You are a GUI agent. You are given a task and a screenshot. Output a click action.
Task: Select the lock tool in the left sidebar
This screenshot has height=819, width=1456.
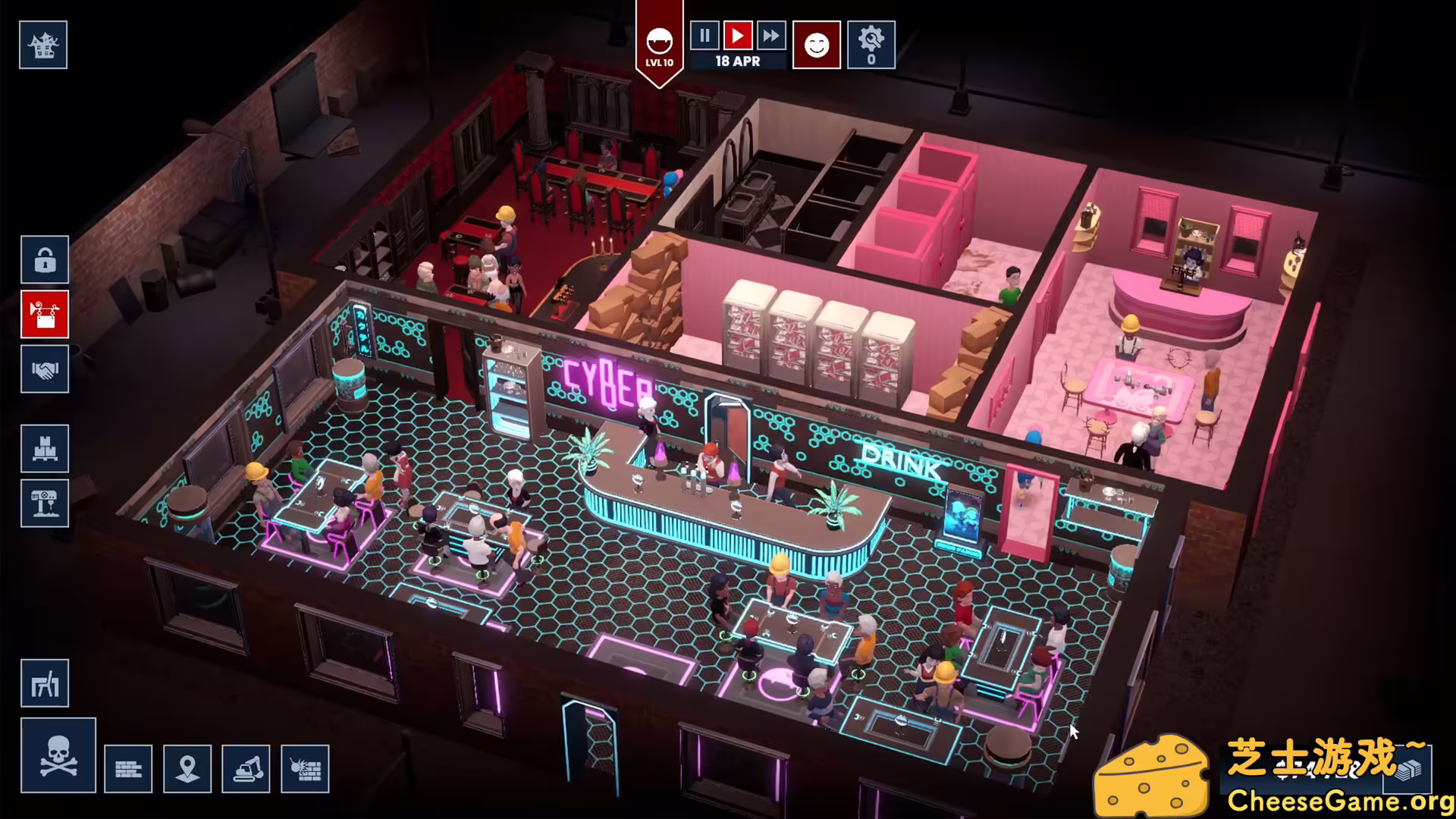tap(44, 260)
